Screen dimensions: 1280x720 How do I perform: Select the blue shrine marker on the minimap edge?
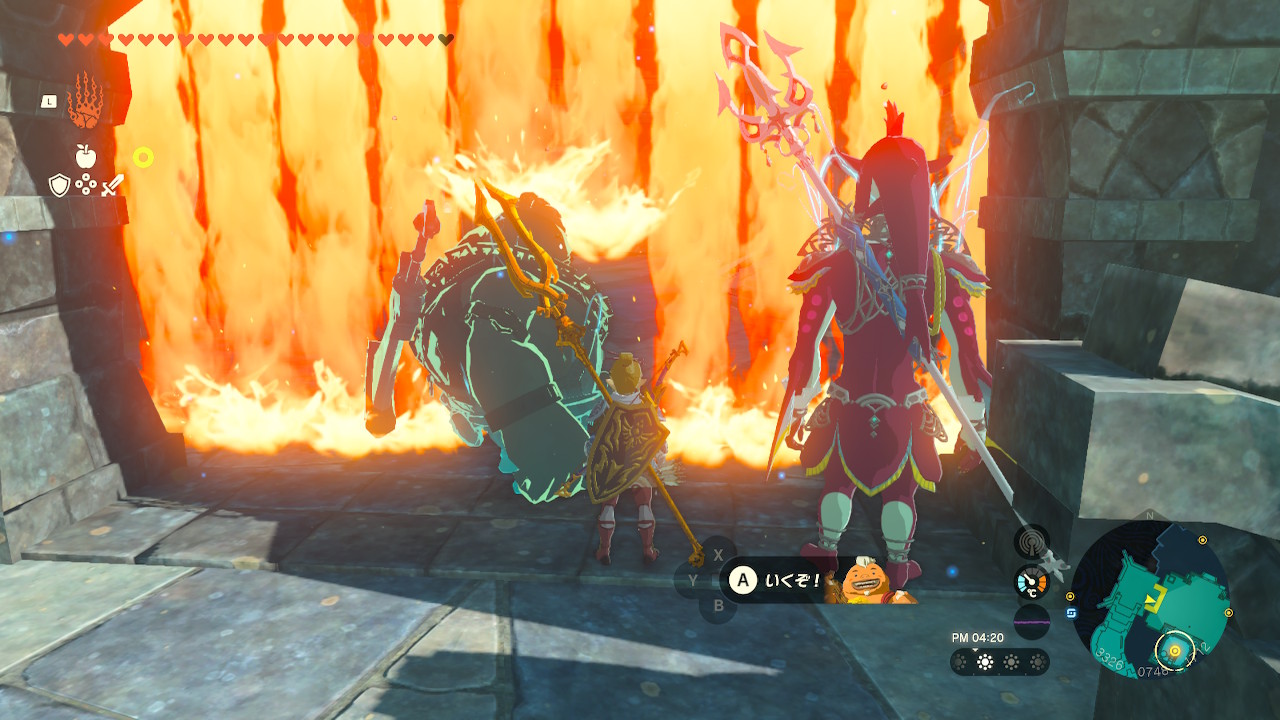point(1071,614)
